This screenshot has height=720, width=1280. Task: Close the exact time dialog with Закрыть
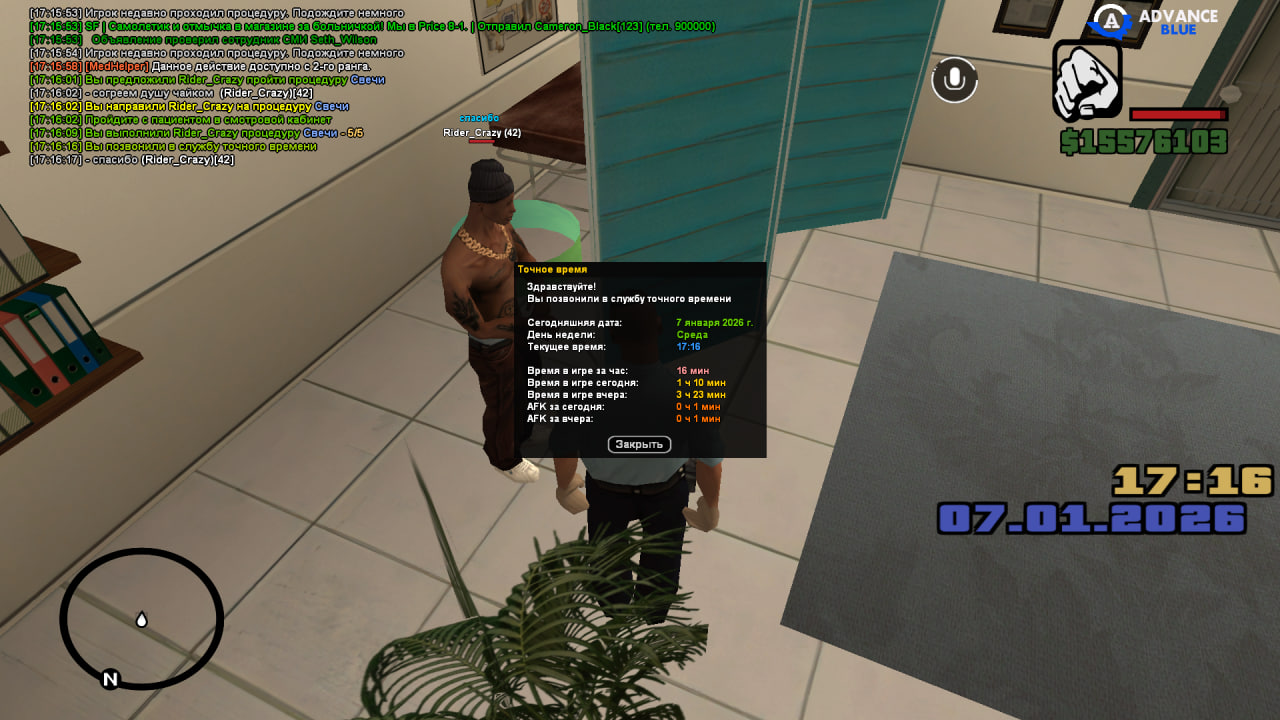pyautogui.click(x=639, y=444)
